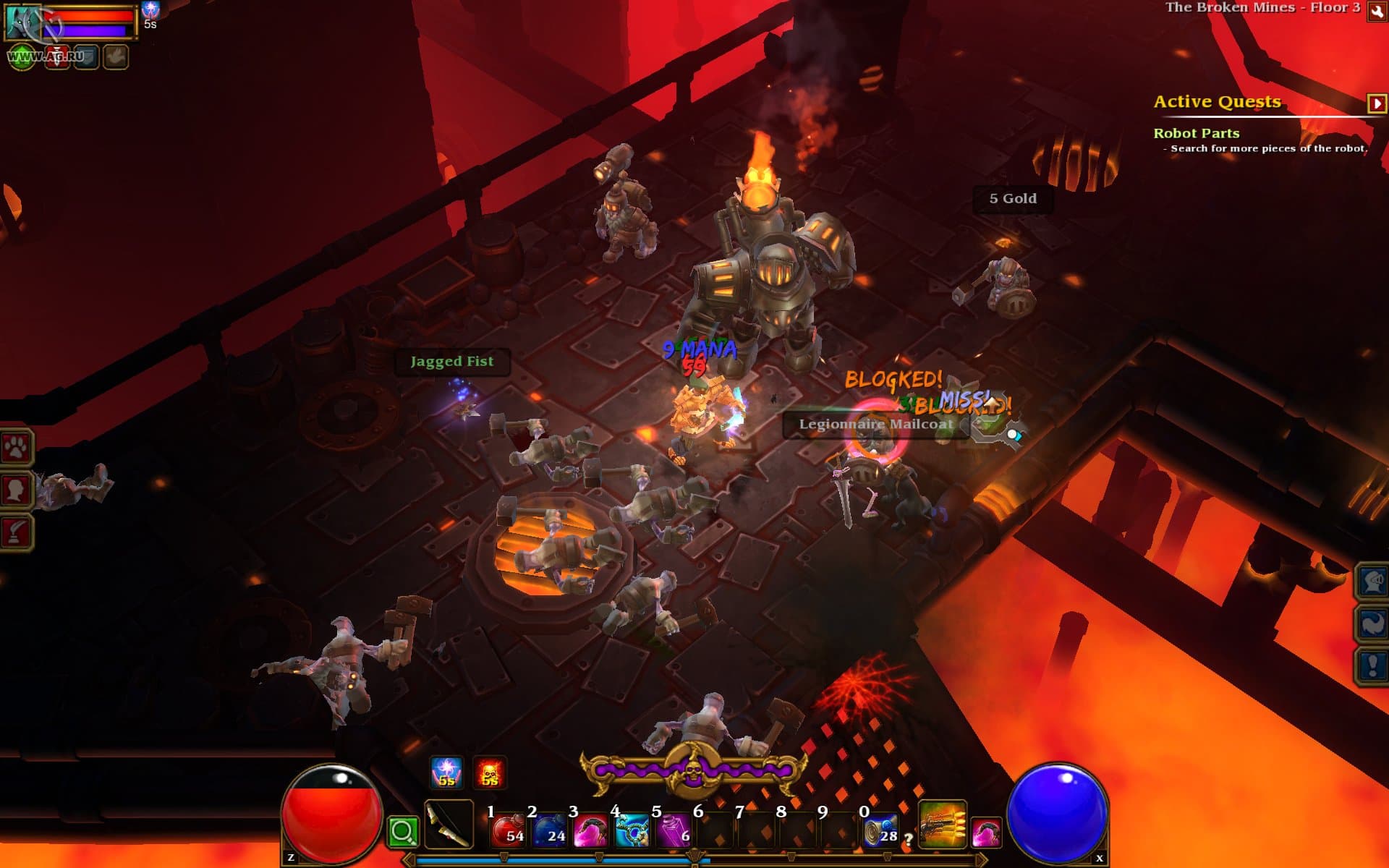Choose the cannon shot left-click skill
Viewport: 1389px width, 868px height.
(943, 824)
